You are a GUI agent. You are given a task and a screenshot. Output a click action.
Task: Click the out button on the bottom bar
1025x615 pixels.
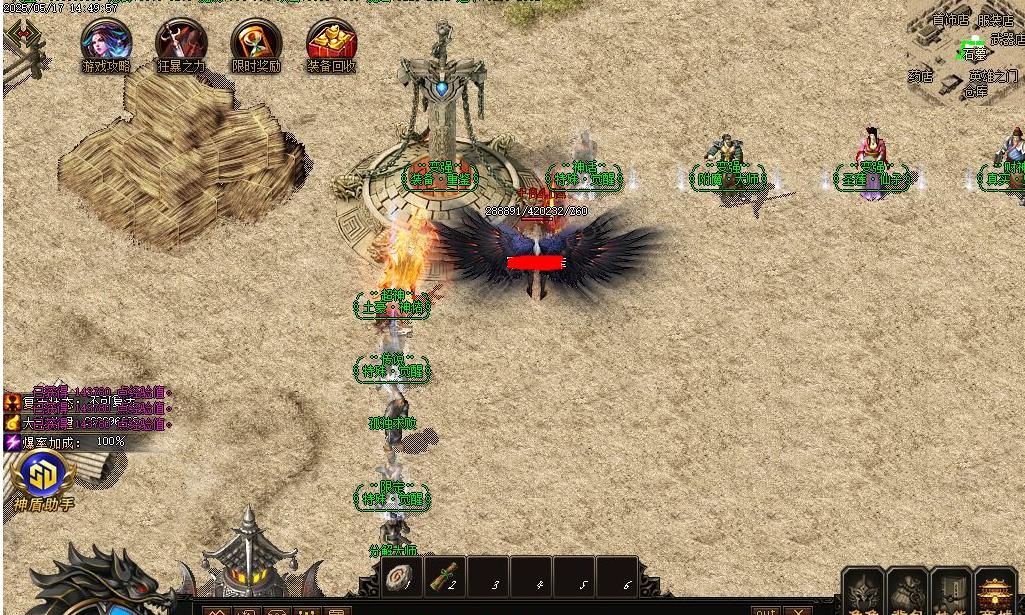click(x=765, y=609)
